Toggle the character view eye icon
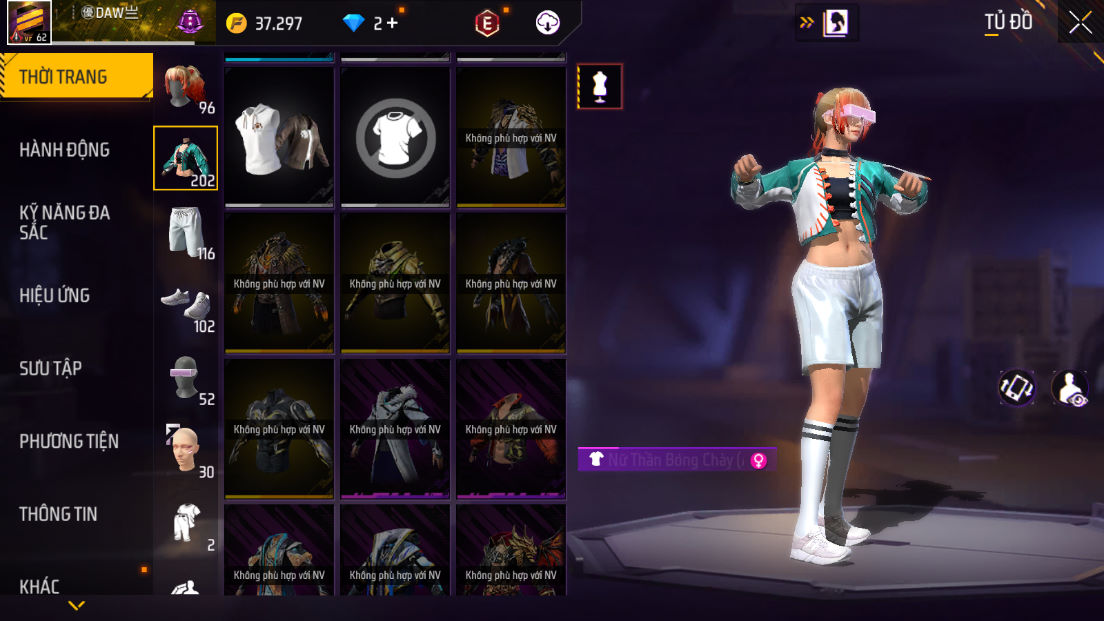The width and height of the screenshot is (1104, 621). [1070, 388]
